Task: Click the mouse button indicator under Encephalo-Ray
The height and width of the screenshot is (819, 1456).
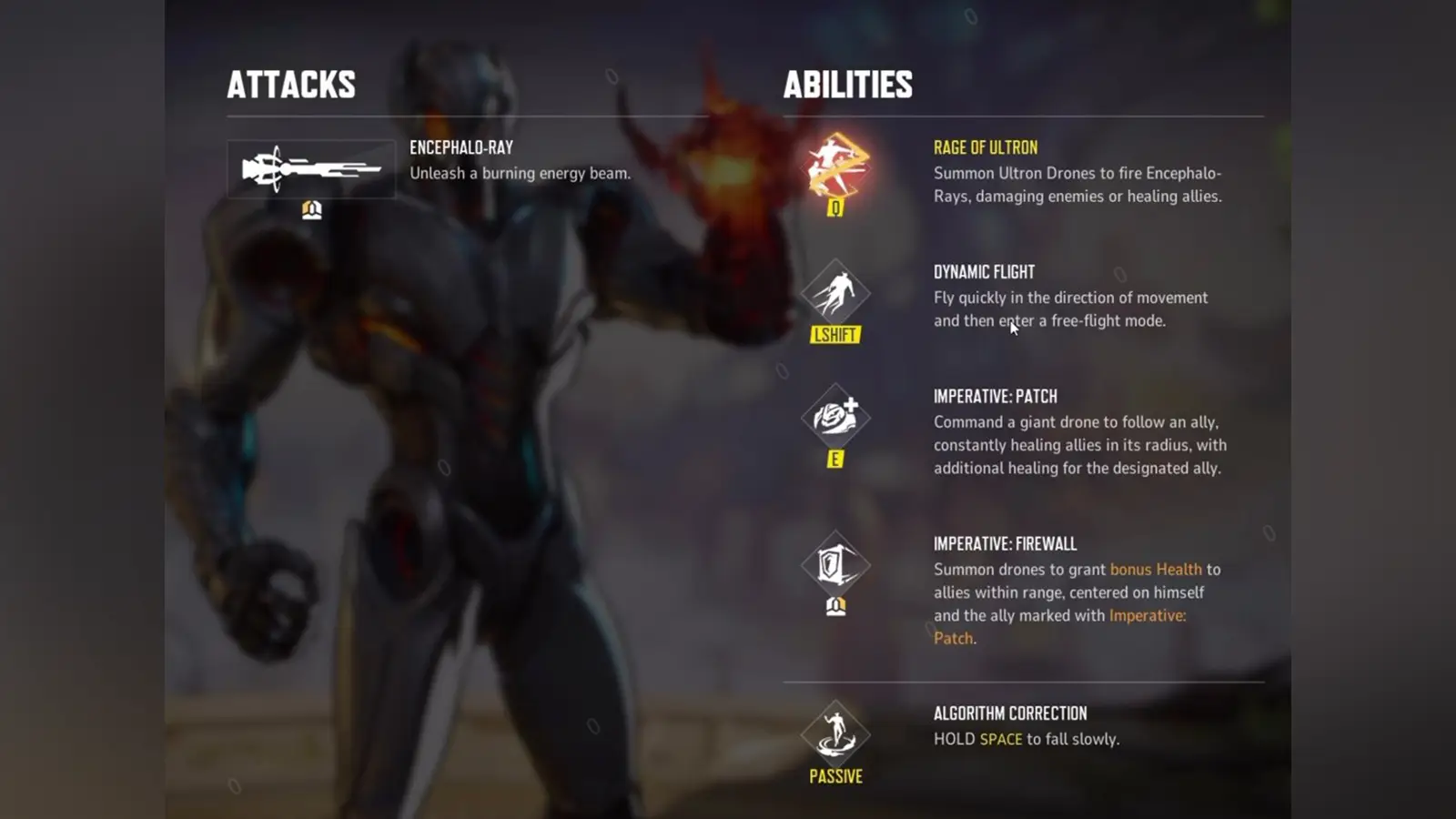Action: click(310, 209)
